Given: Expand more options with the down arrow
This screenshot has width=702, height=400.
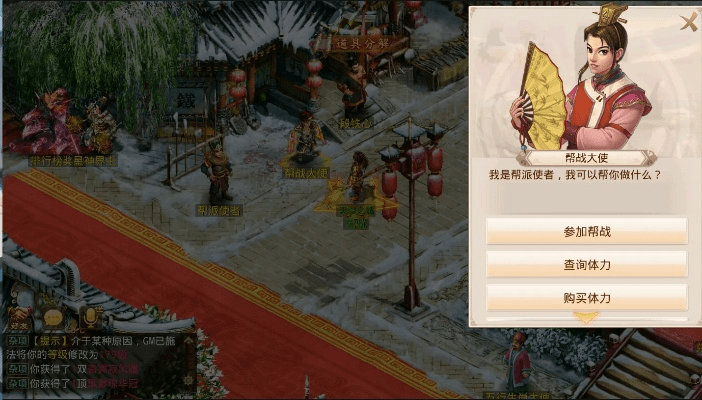Looking at the screenshot, I should coord(586,318).
